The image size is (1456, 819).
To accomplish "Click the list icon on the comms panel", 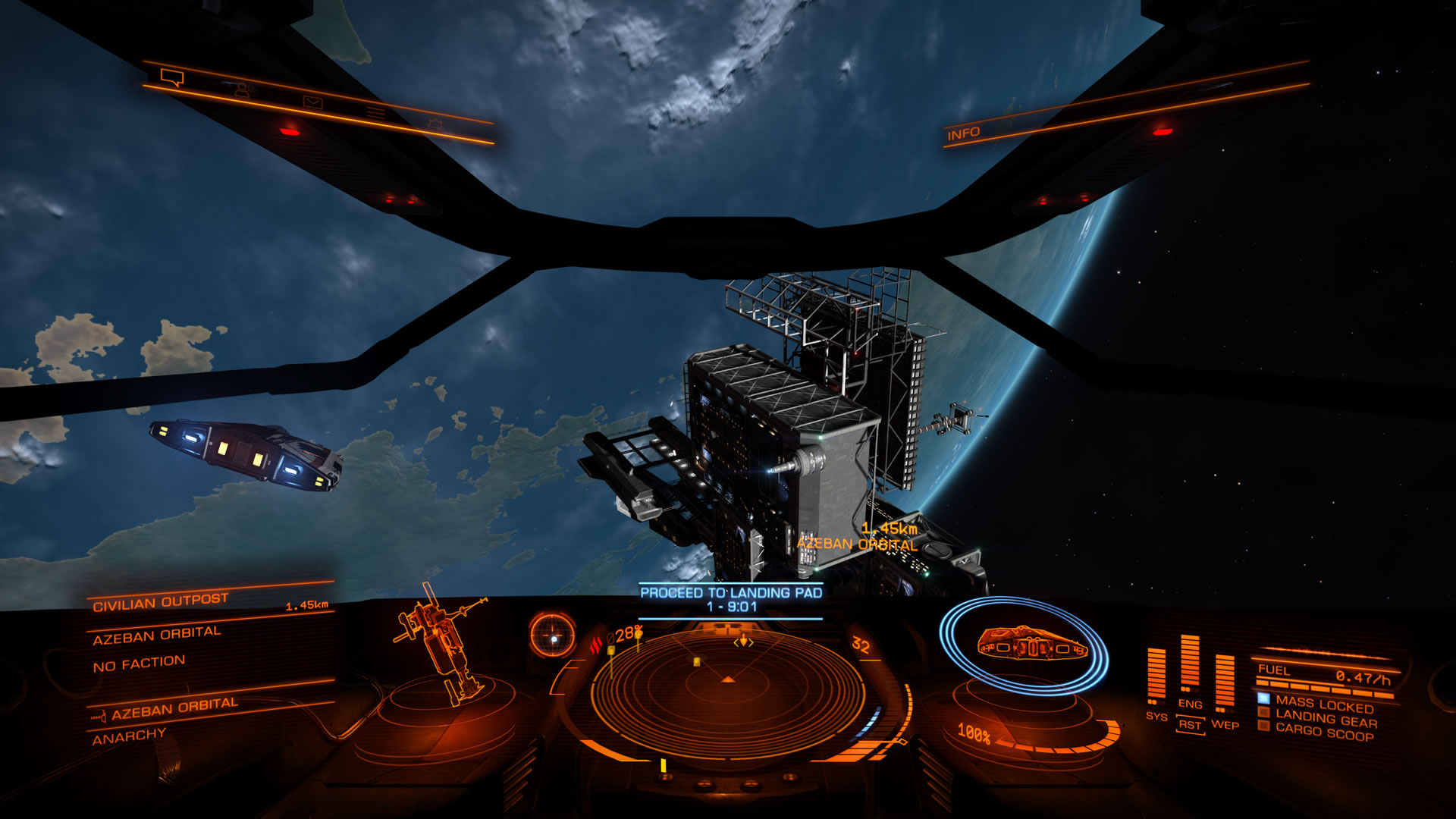I will pyautogui.click(x=375, y=111).
